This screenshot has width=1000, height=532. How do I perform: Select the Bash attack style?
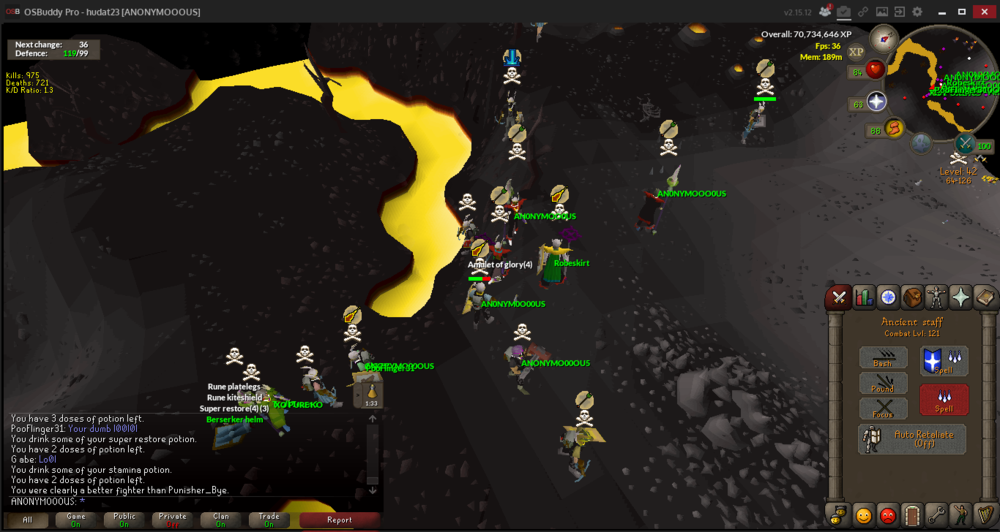(883, 359)
